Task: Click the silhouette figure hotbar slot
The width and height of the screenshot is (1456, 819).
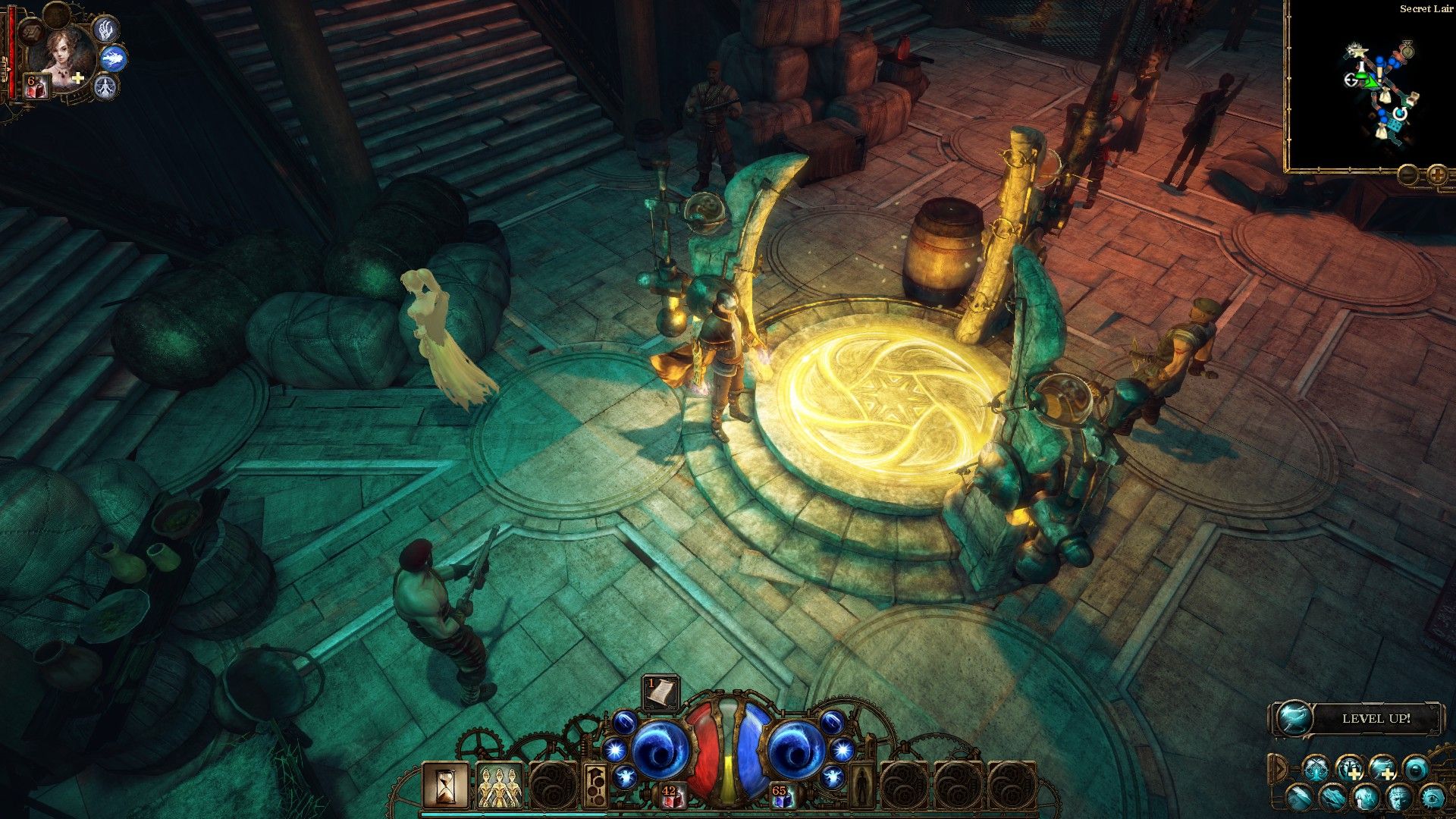Action: [x=861, y=785]
